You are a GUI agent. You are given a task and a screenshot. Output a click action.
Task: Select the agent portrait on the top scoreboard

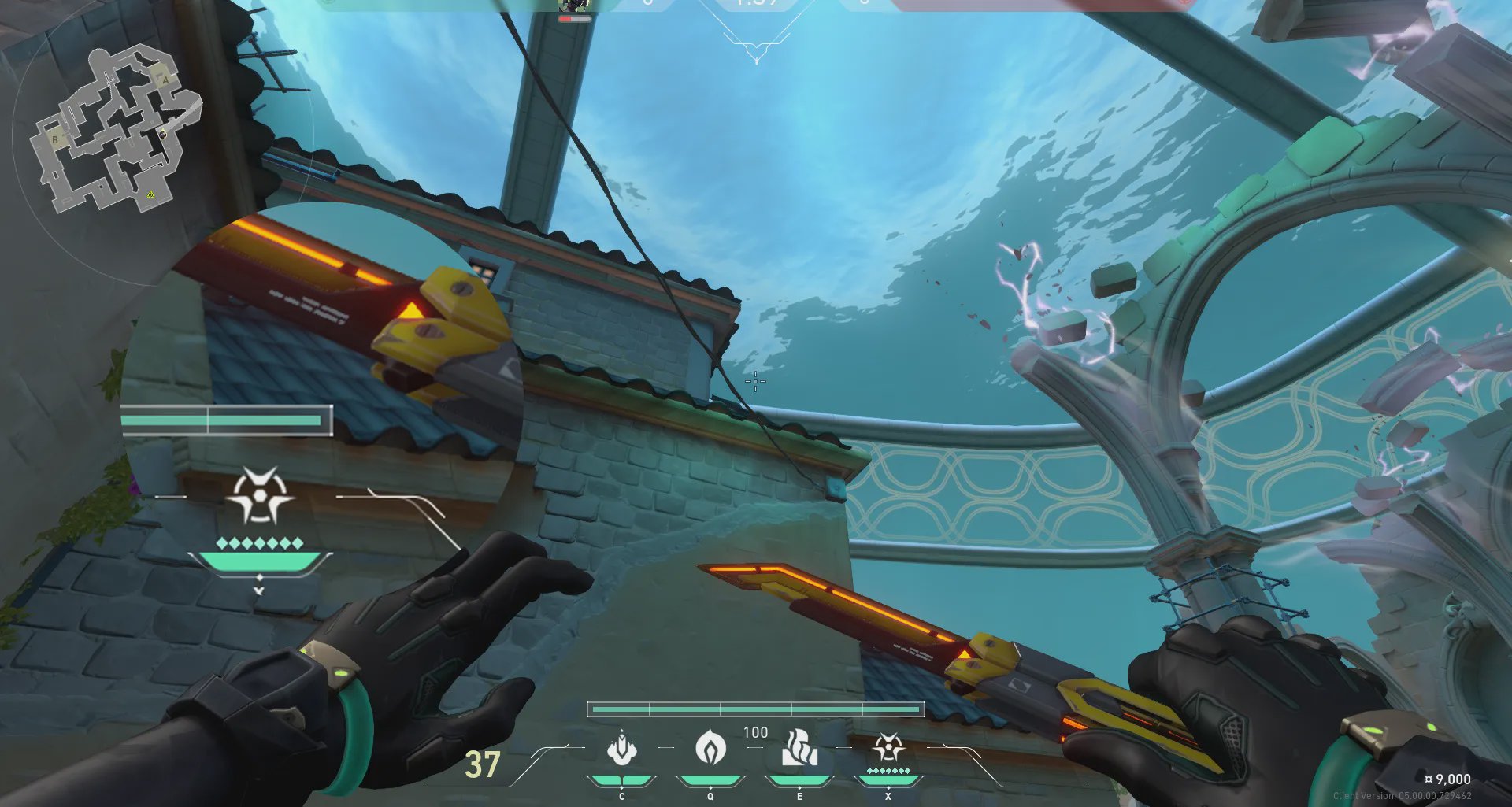pyautogui.click(x=574, y=6)
